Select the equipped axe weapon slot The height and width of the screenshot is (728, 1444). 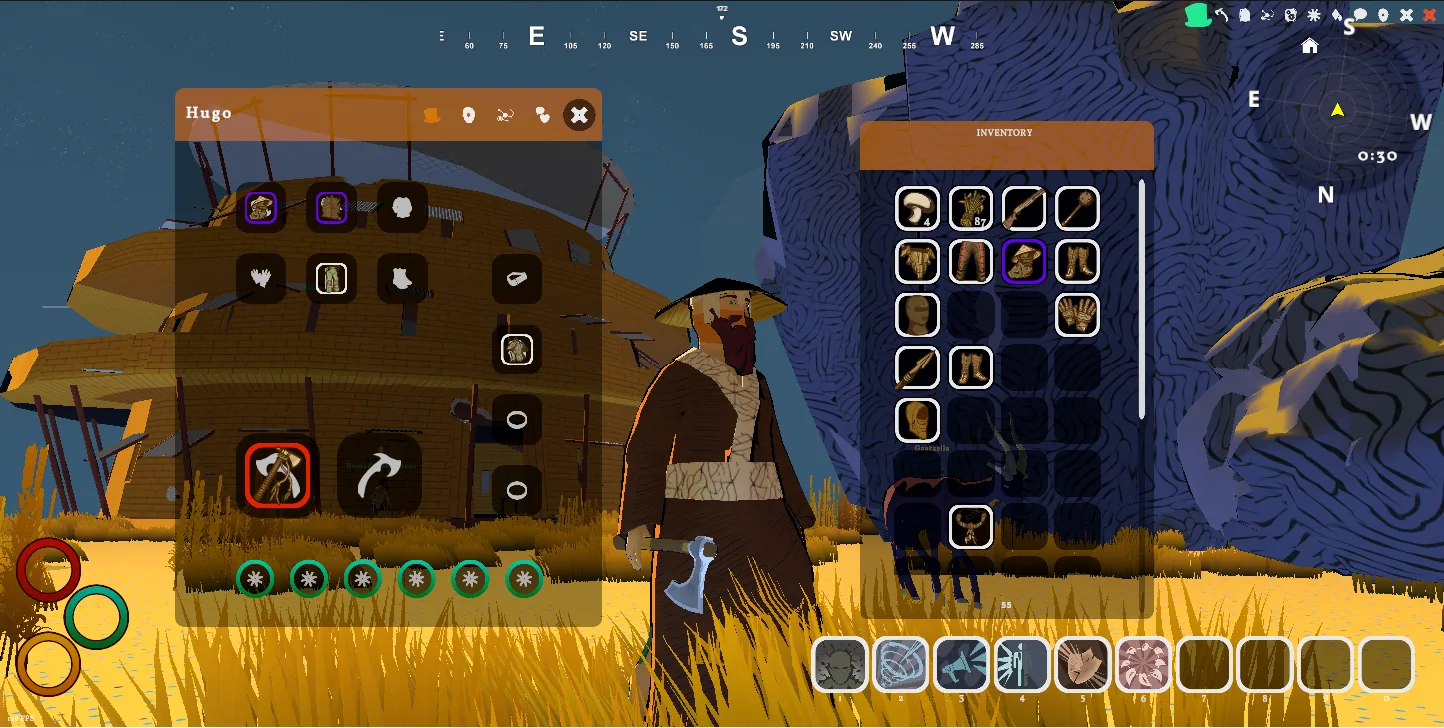point(278,475)
